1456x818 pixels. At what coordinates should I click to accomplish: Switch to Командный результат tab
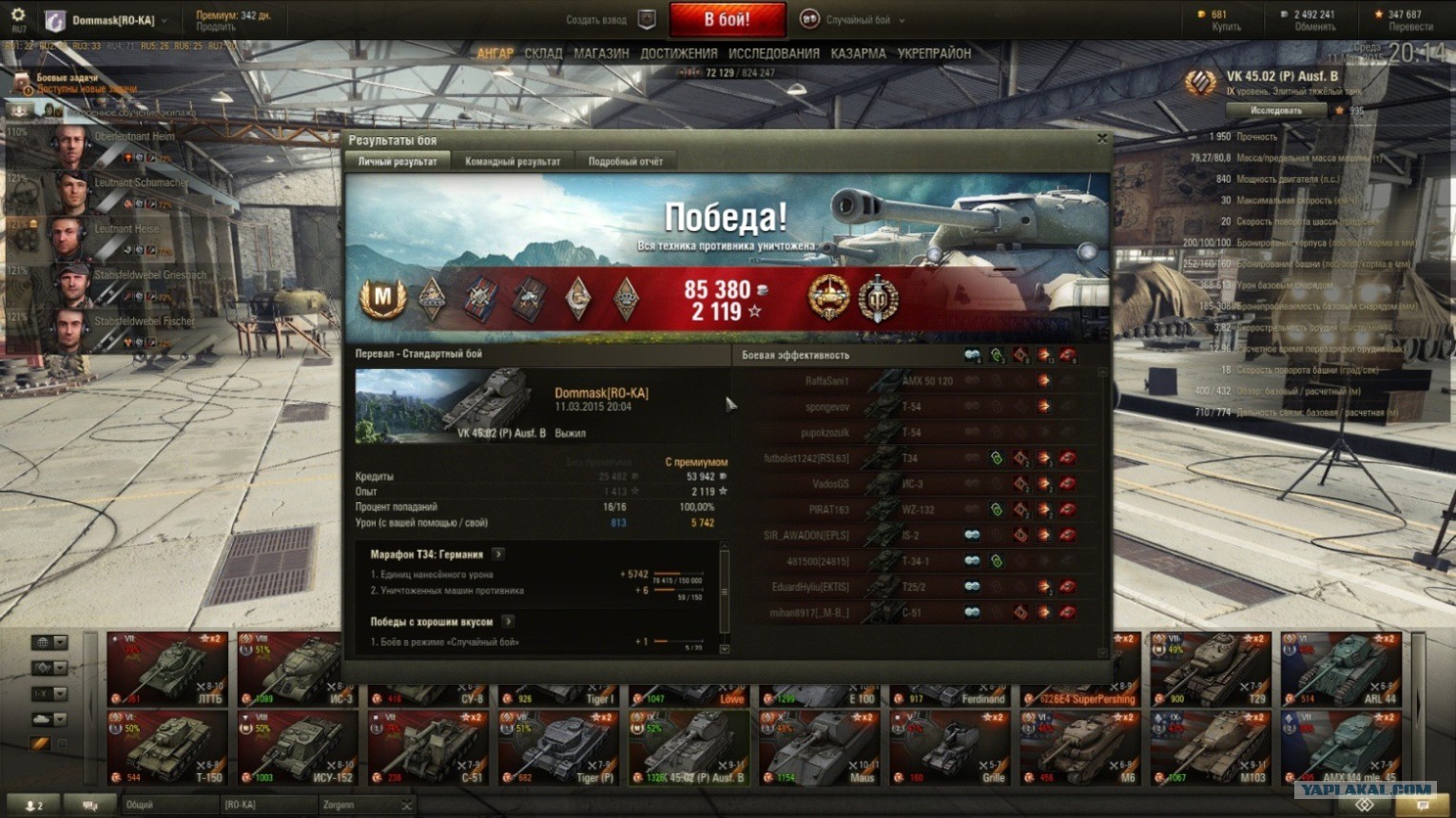(x=513, y=162)
